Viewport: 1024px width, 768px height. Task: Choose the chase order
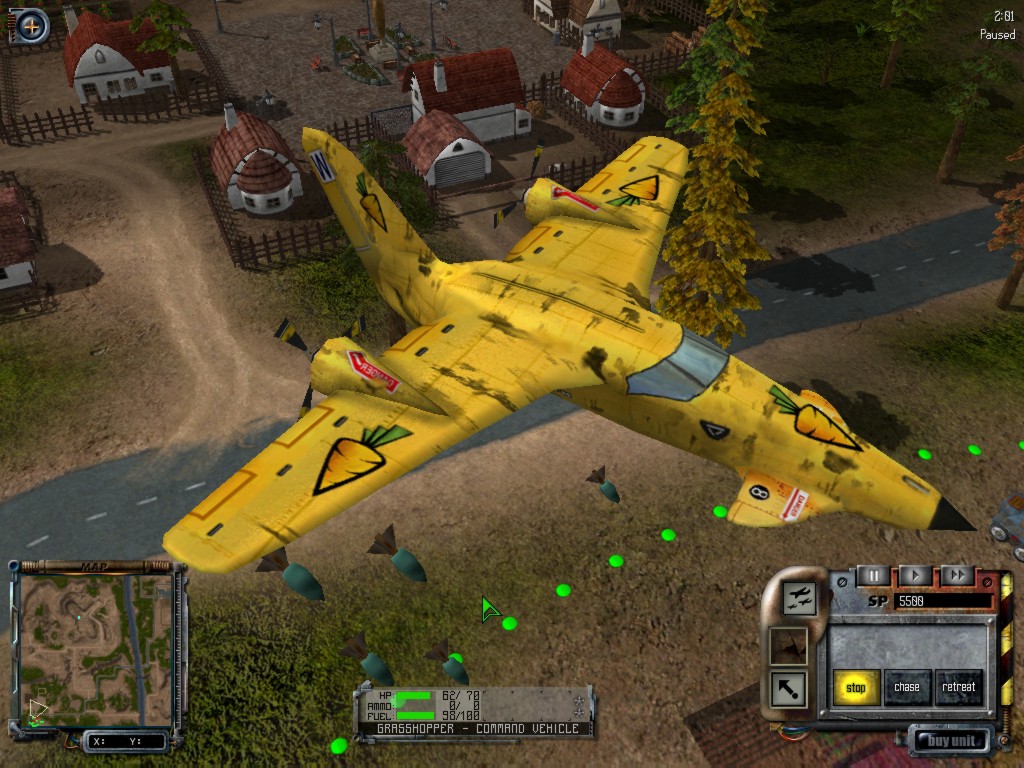tap(907, 687)
